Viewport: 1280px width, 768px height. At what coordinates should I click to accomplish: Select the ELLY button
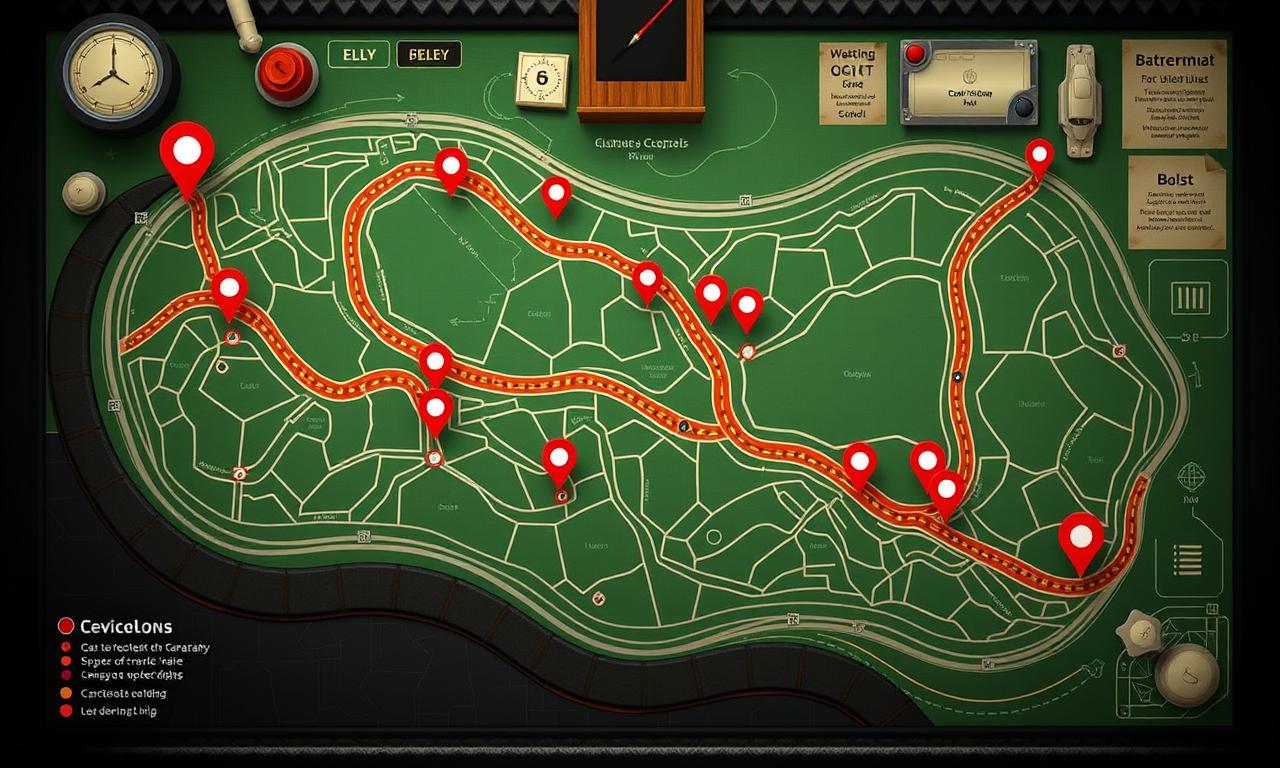click(x=358, y=55)
